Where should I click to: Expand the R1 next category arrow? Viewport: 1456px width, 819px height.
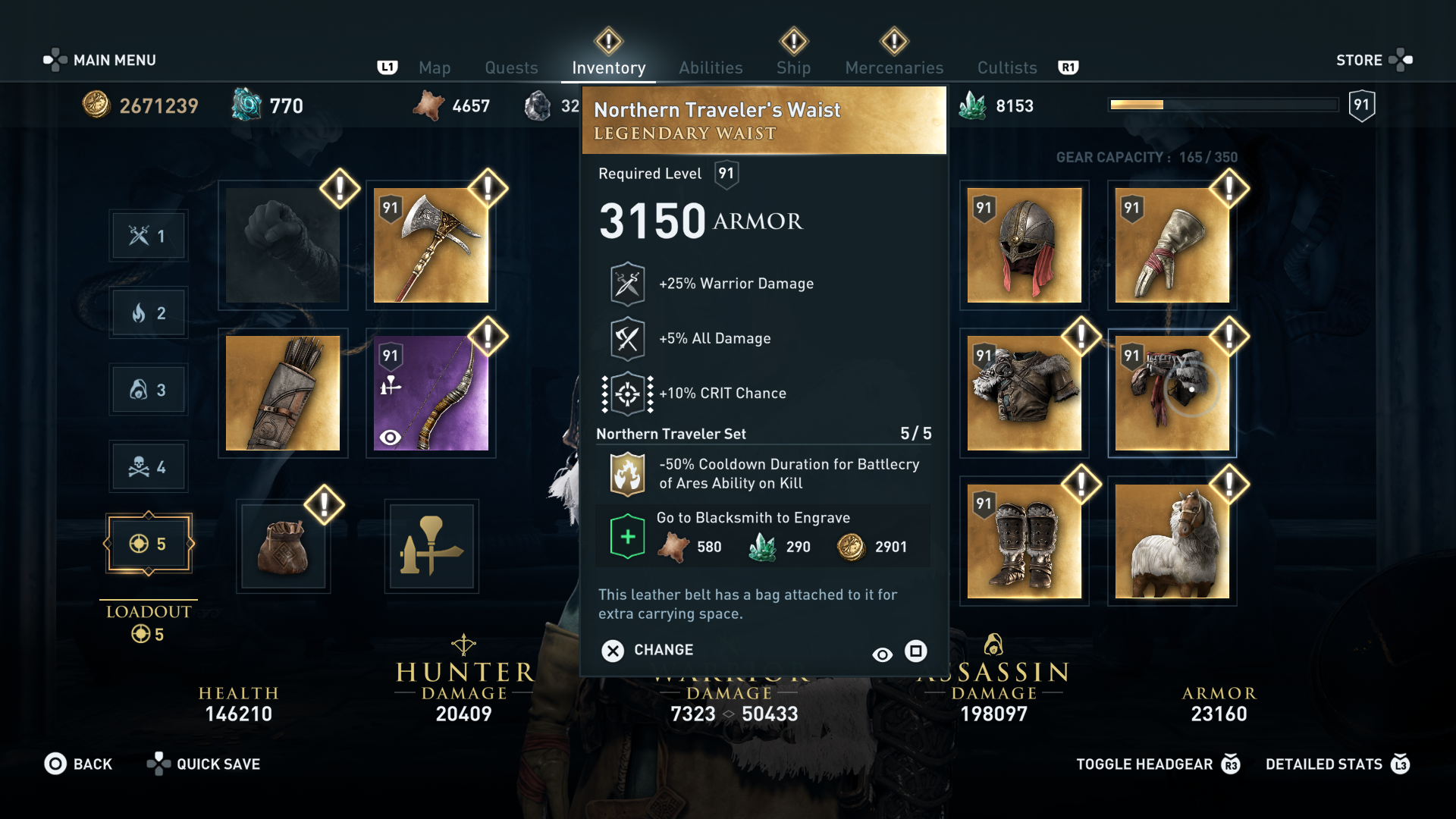tap(1069, 67)
